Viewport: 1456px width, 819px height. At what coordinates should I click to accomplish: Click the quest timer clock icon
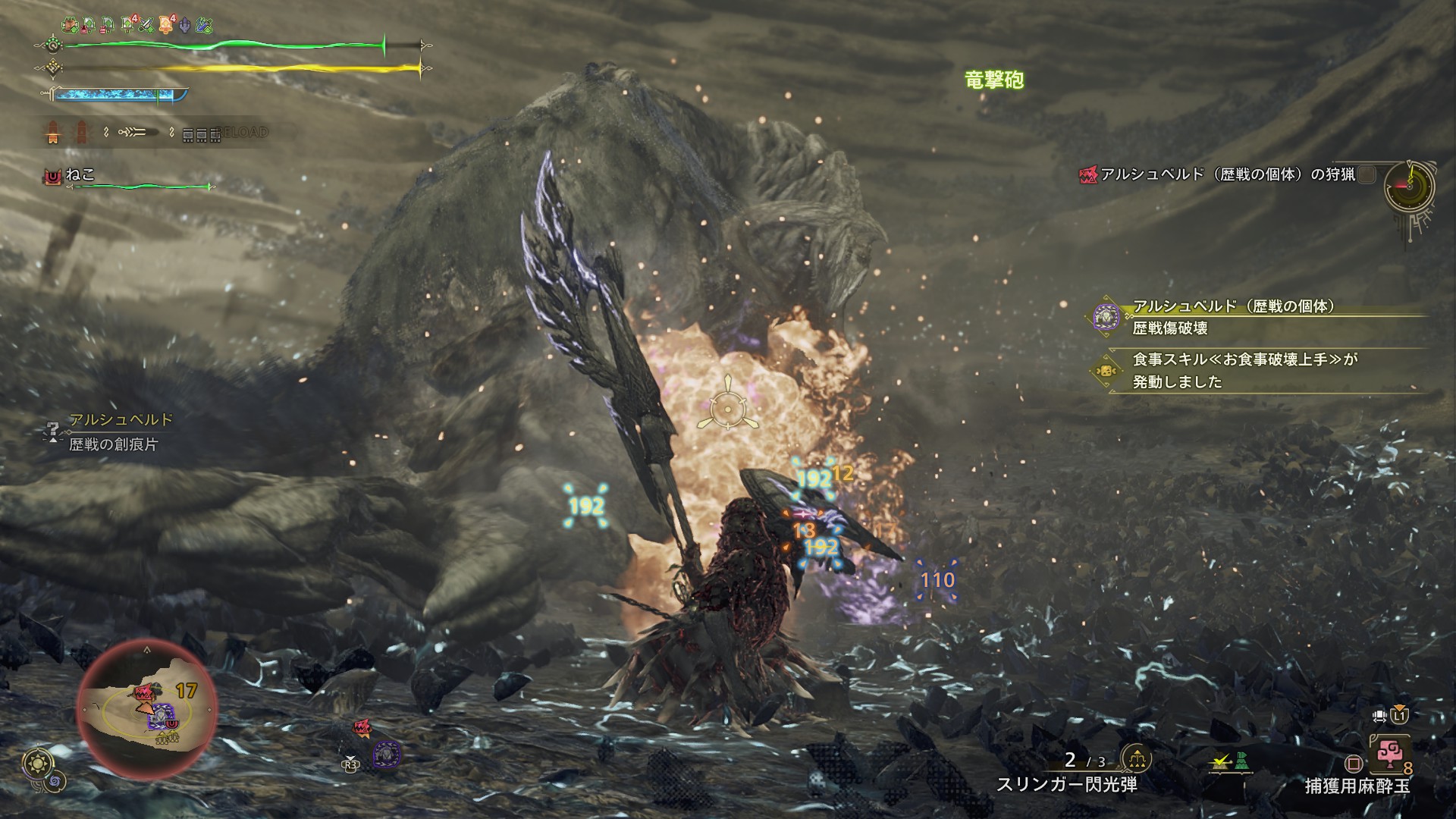(1409, 187)
